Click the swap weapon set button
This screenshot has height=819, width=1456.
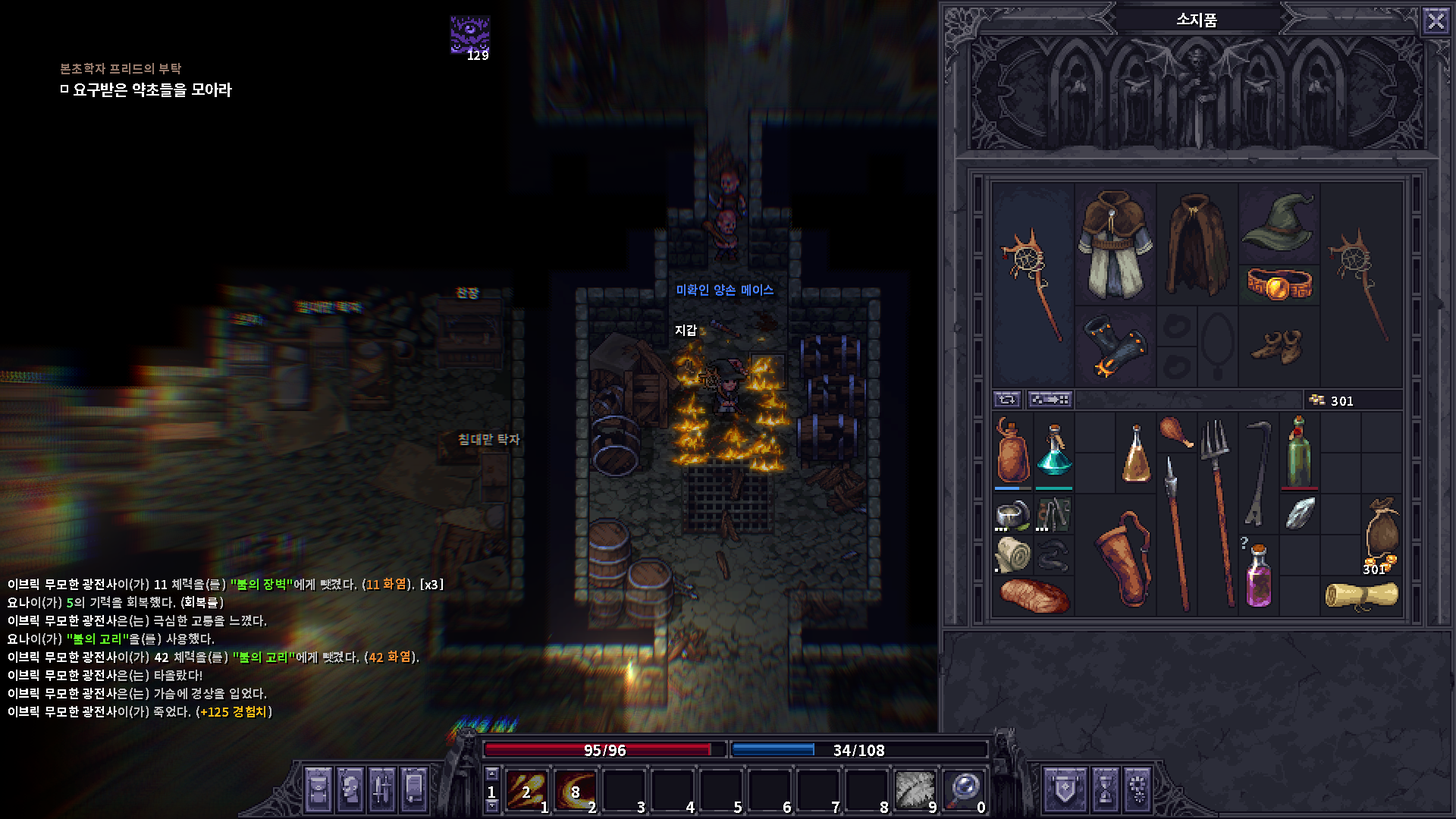[x=1007, y=400]
